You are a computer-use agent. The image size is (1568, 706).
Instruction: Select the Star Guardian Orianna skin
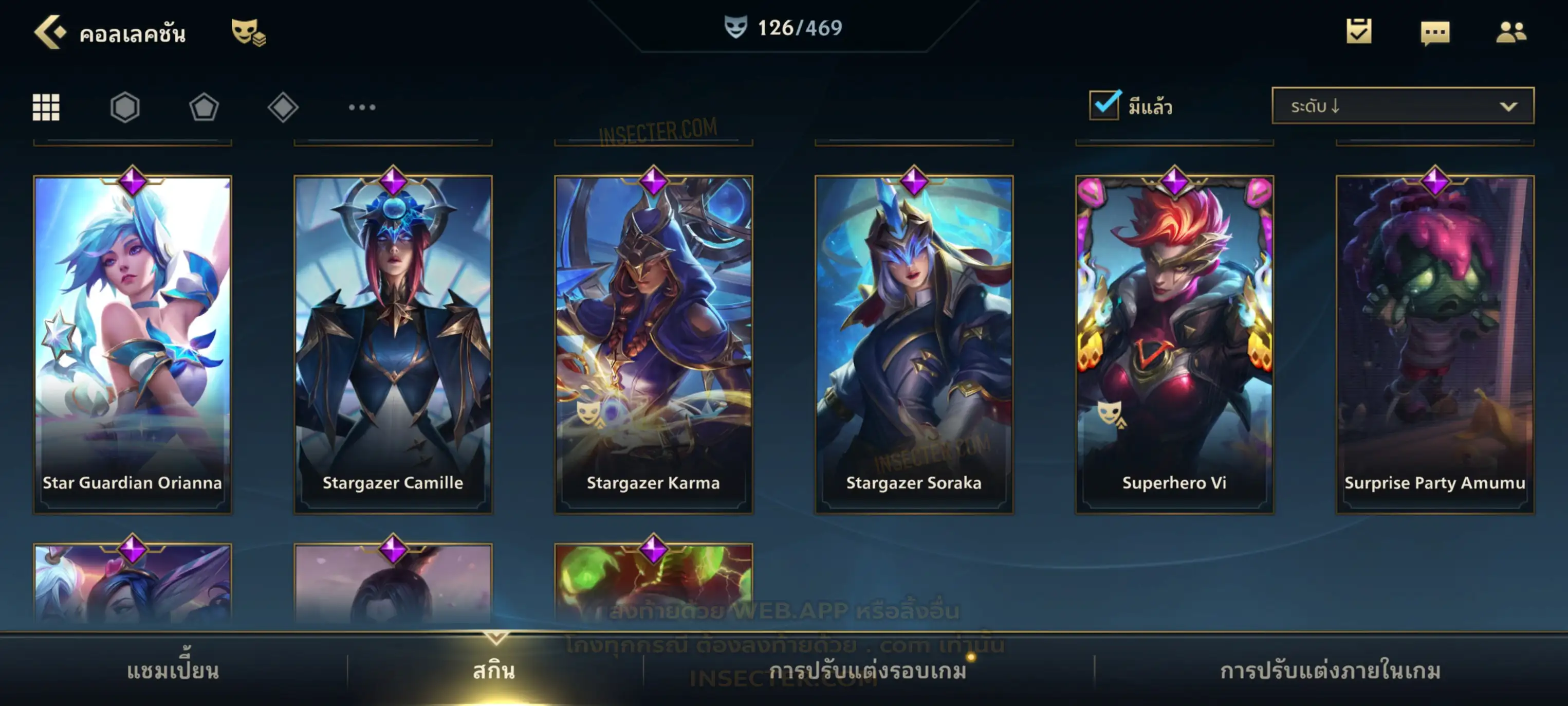pos(133,344)
